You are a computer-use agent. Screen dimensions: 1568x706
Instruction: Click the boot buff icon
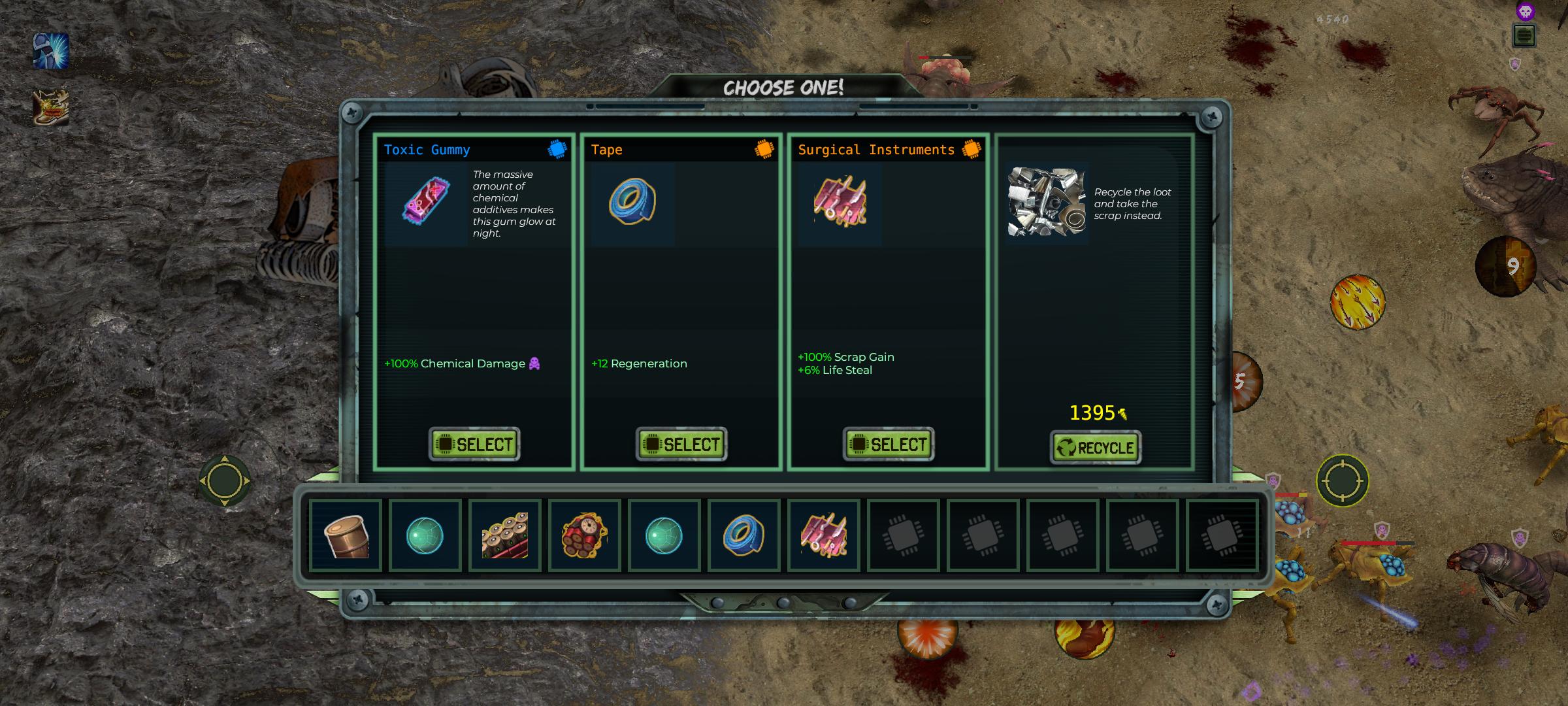click(x=51, y=107)
